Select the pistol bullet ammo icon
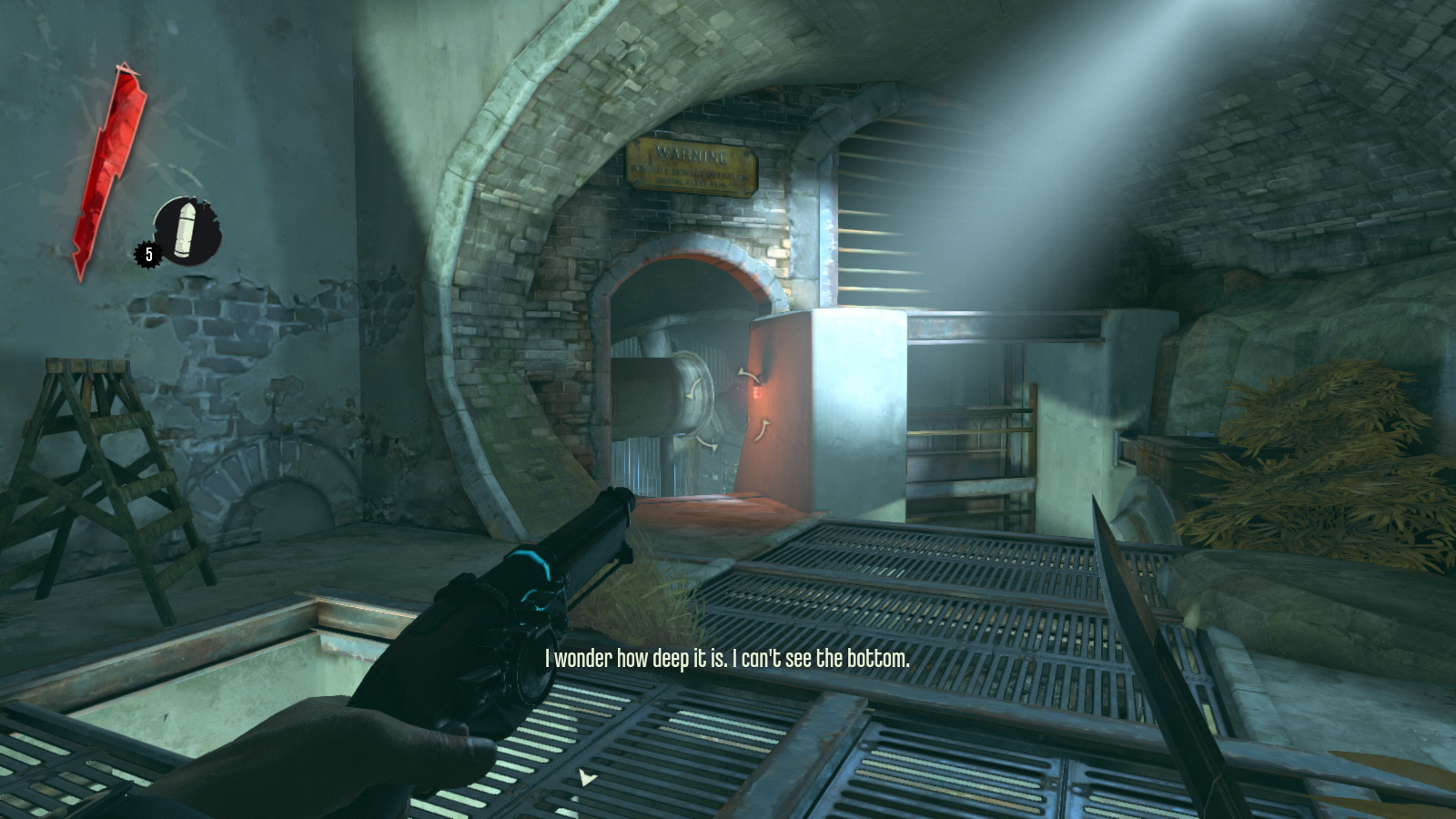The image size is (1456, 819). tap(187, 230)
